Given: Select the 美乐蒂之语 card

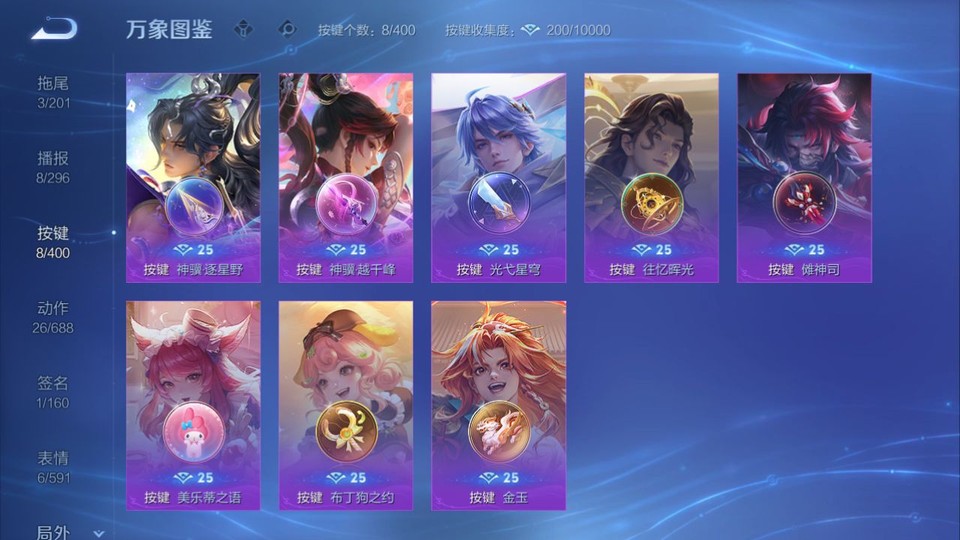Looking at the screenshot, I should [193, 405].
